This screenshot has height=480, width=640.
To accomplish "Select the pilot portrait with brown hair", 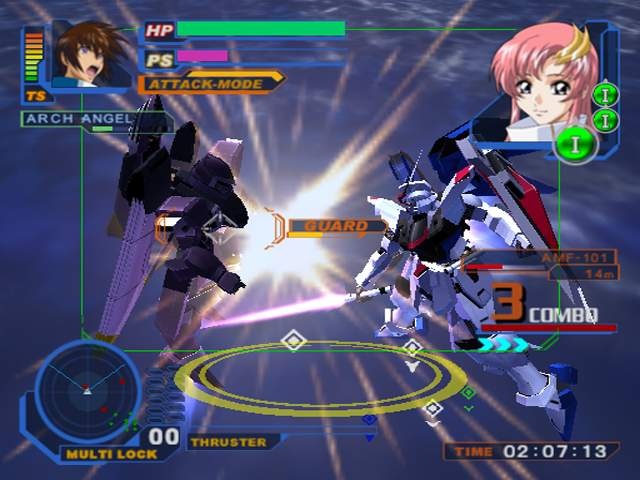I will pyautogui.click(x=92, y=55).
